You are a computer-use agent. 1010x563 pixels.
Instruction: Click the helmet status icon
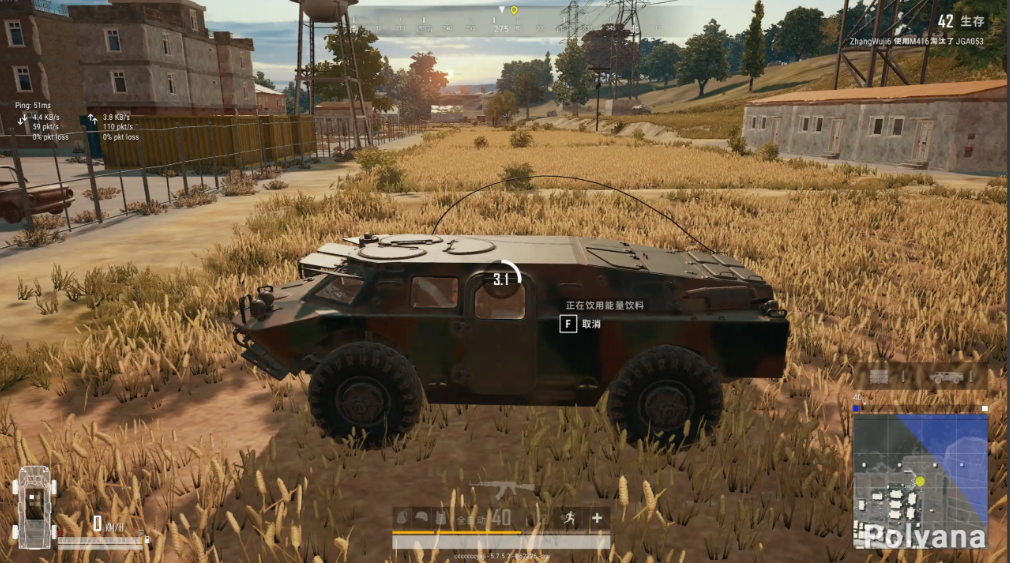tap(421, 518)
